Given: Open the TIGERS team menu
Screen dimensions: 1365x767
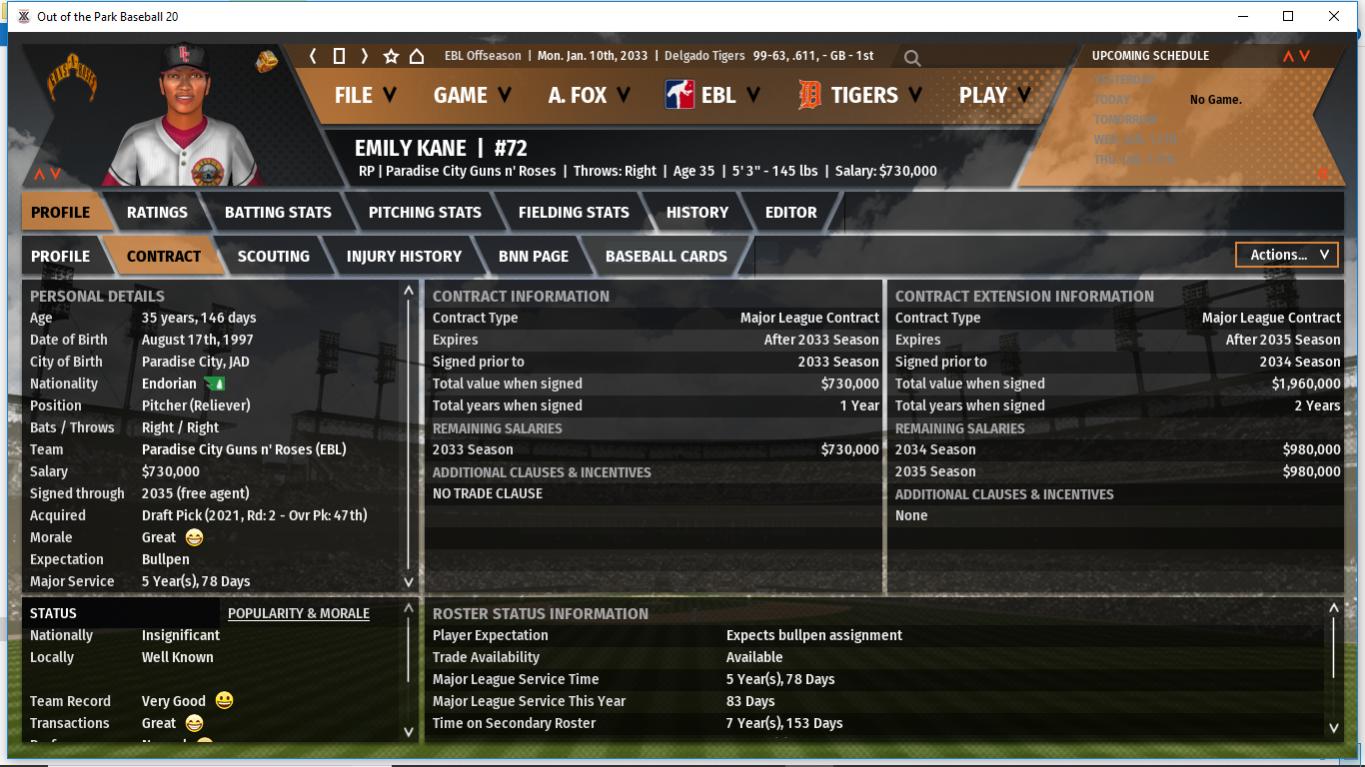Looking at the screenshot, I should 862,95.
